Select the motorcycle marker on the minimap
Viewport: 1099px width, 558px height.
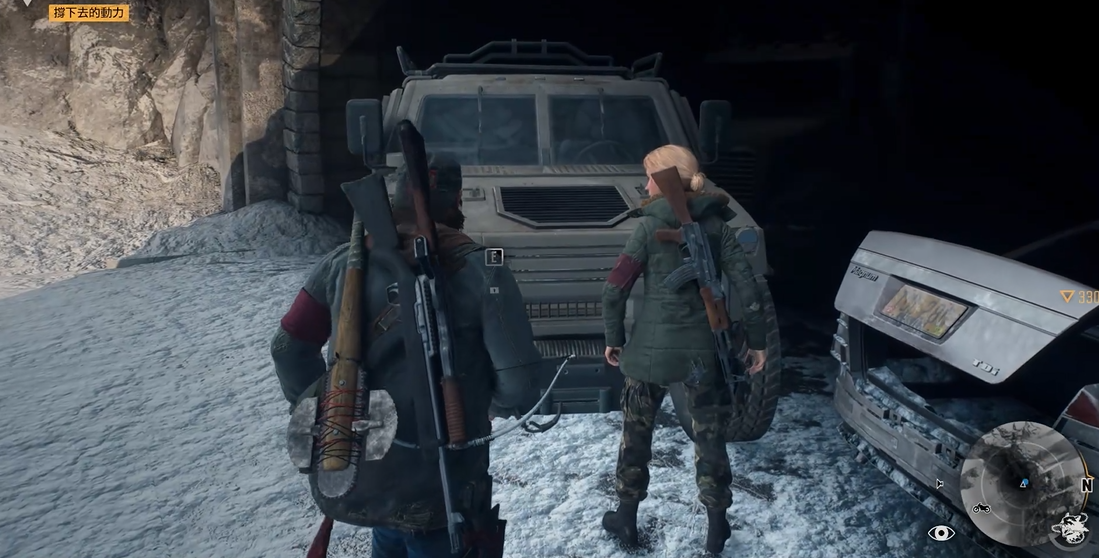(982, 508)
